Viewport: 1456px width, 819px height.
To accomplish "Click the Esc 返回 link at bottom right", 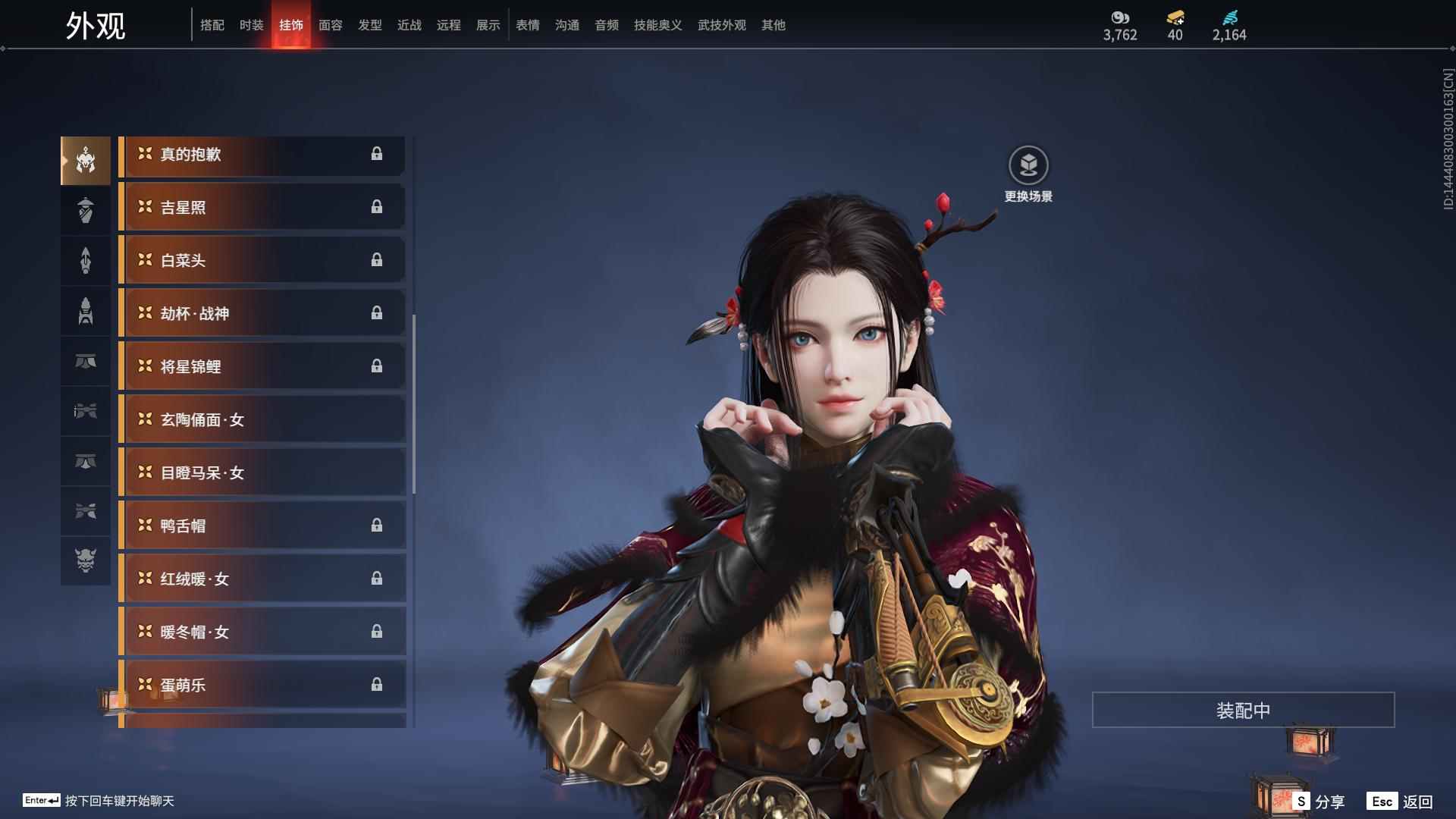I will pyautogui.click(x=1399, y=800).
